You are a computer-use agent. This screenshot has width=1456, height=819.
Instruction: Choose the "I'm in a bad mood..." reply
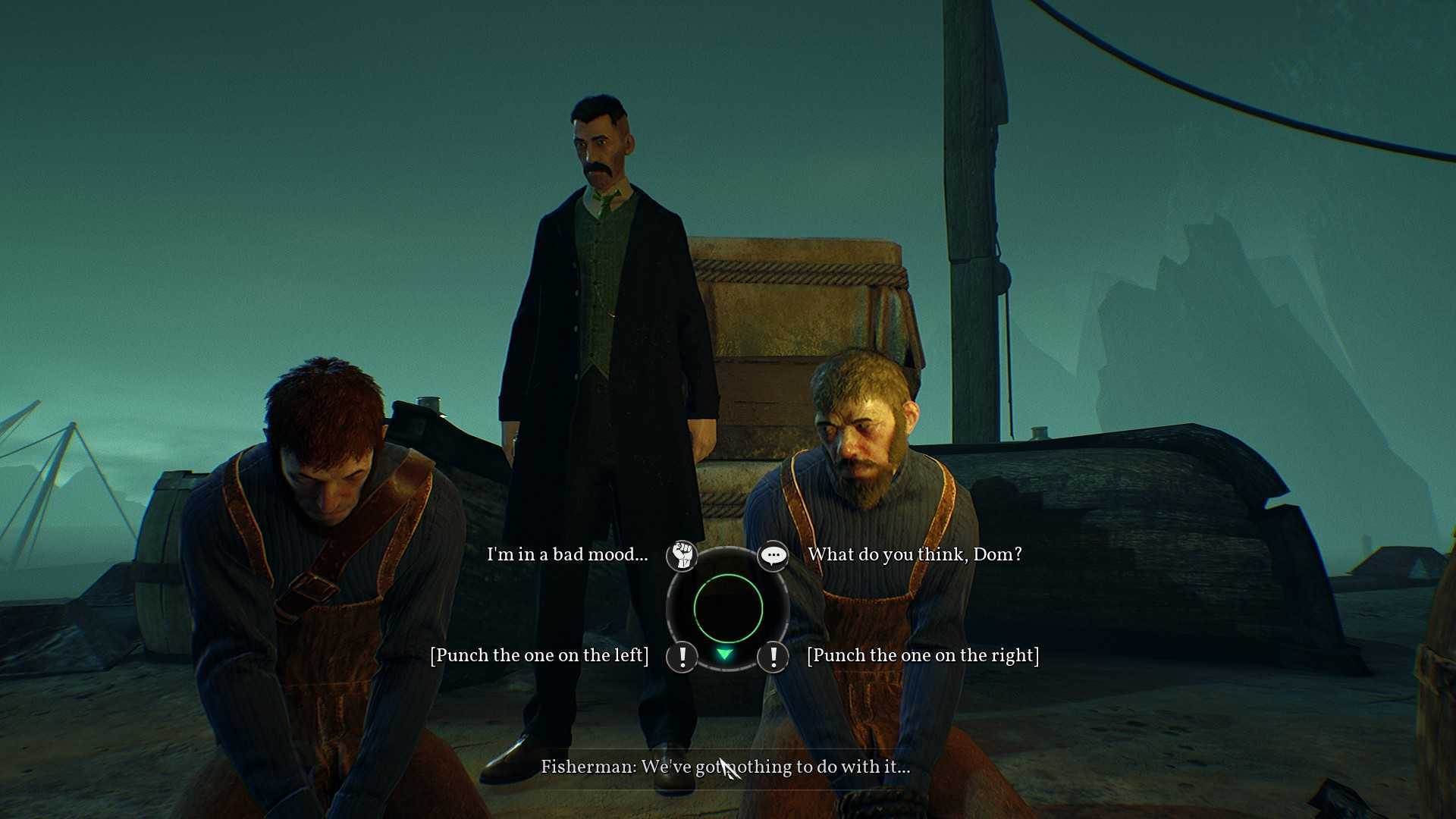pyautogui.click(x=567, y=554)
